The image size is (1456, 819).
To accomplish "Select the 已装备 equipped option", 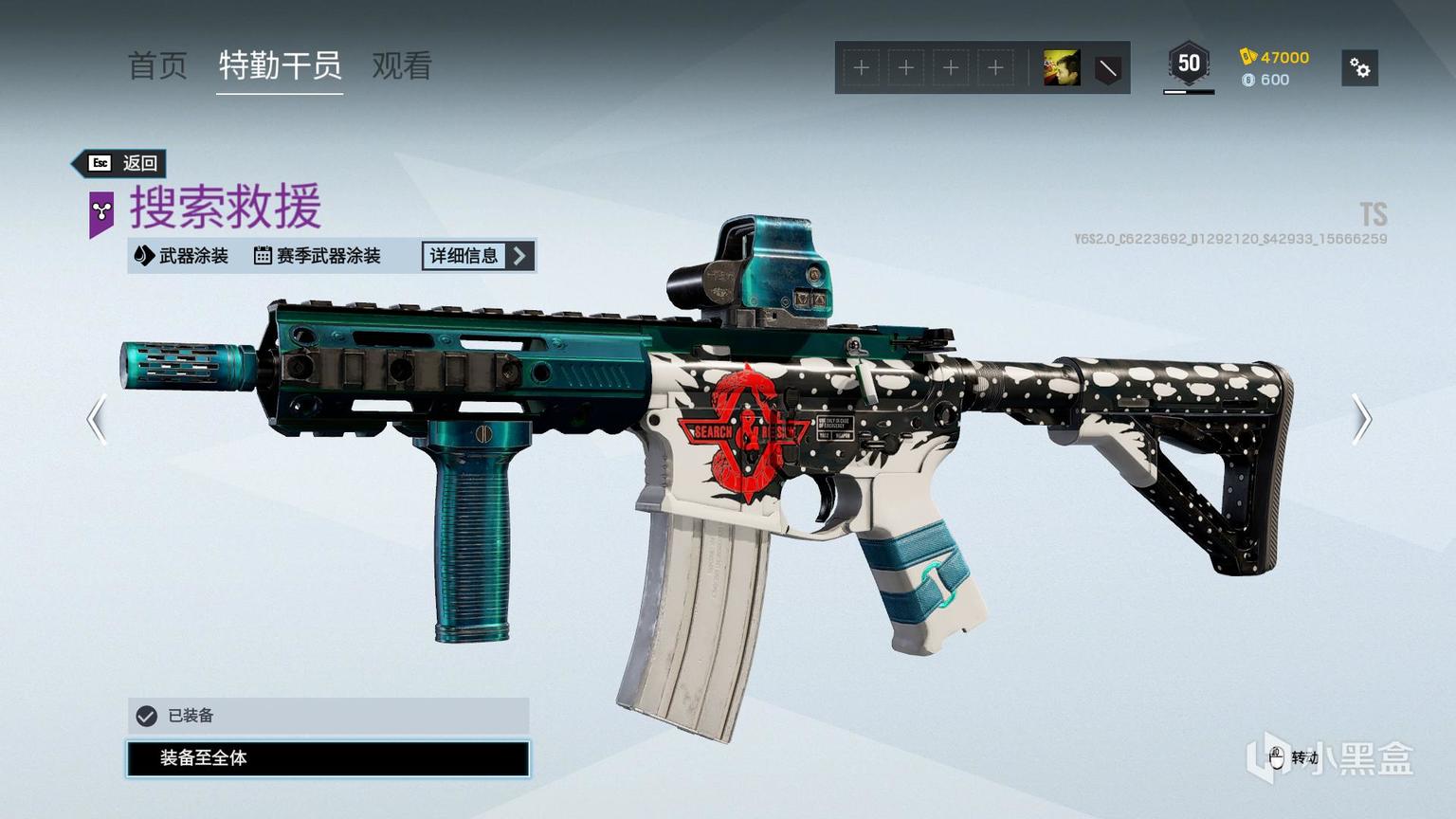I will pyautogui.click(x=328, y=716).
